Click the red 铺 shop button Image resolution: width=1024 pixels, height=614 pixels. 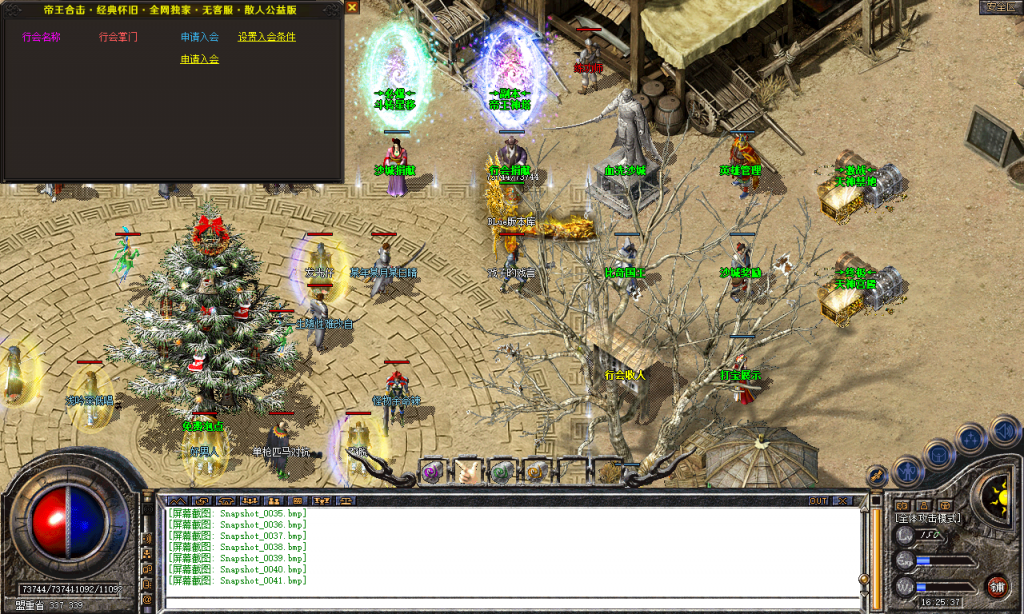pos(996,586)
